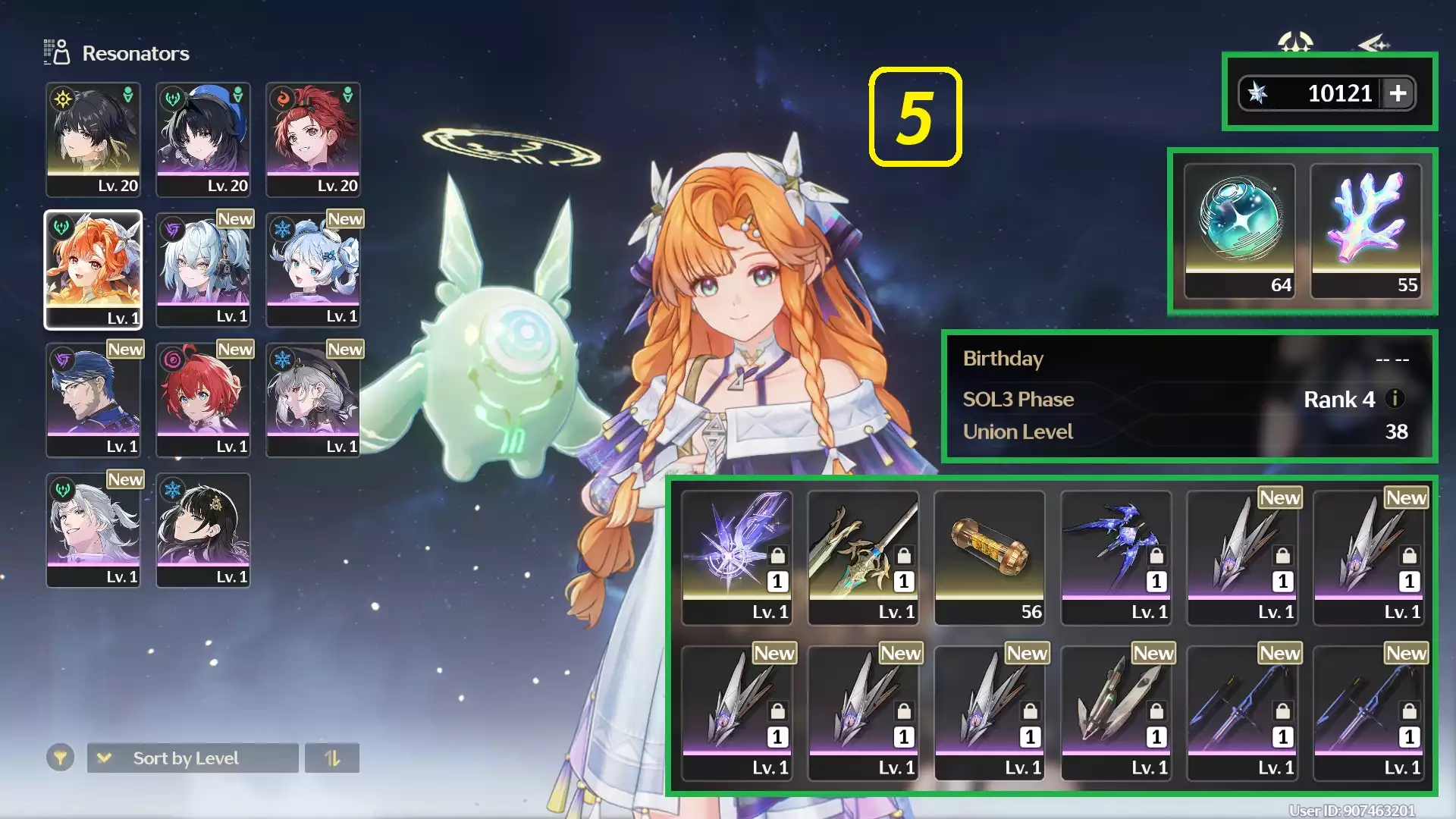Select the orange-haired Lv. 1 resonator portrait
The width and height of the screenshot is (1456, 819).
click(x=93, y=269)
